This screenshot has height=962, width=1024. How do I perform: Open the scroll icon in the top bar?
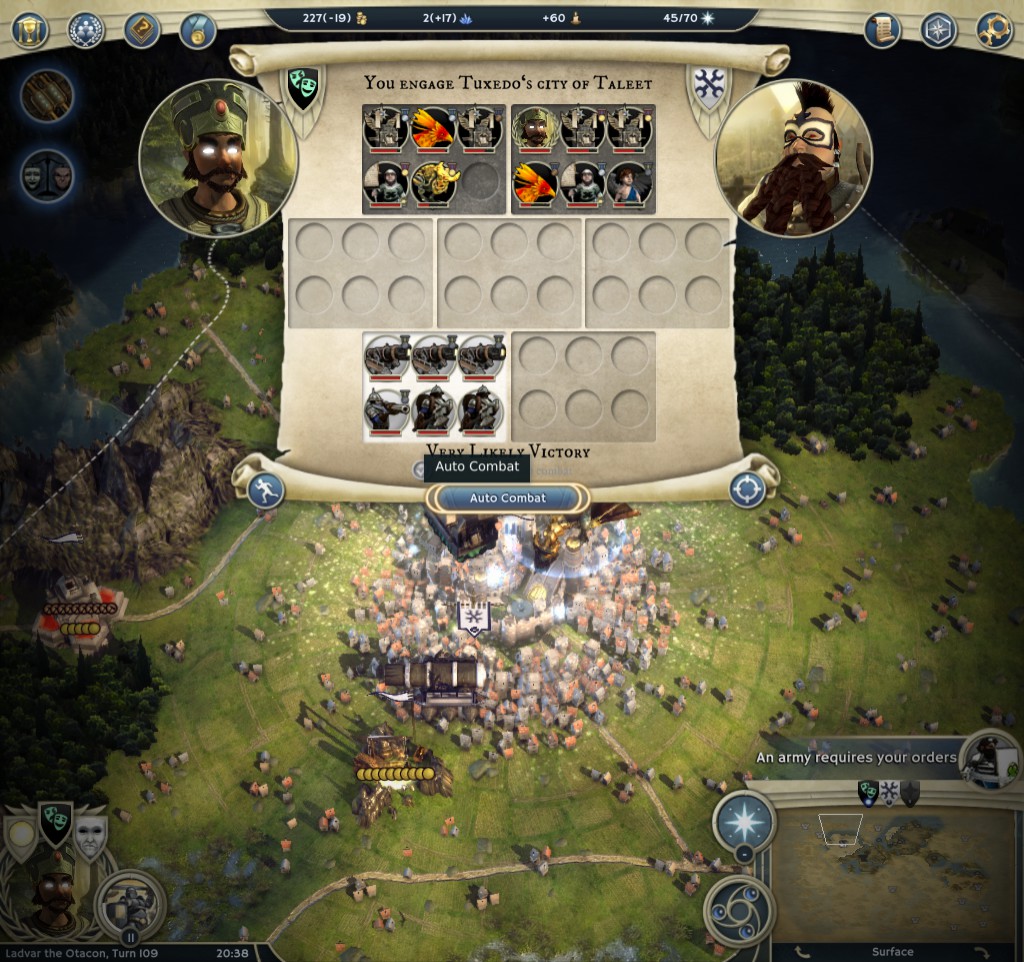click(882, 30)
